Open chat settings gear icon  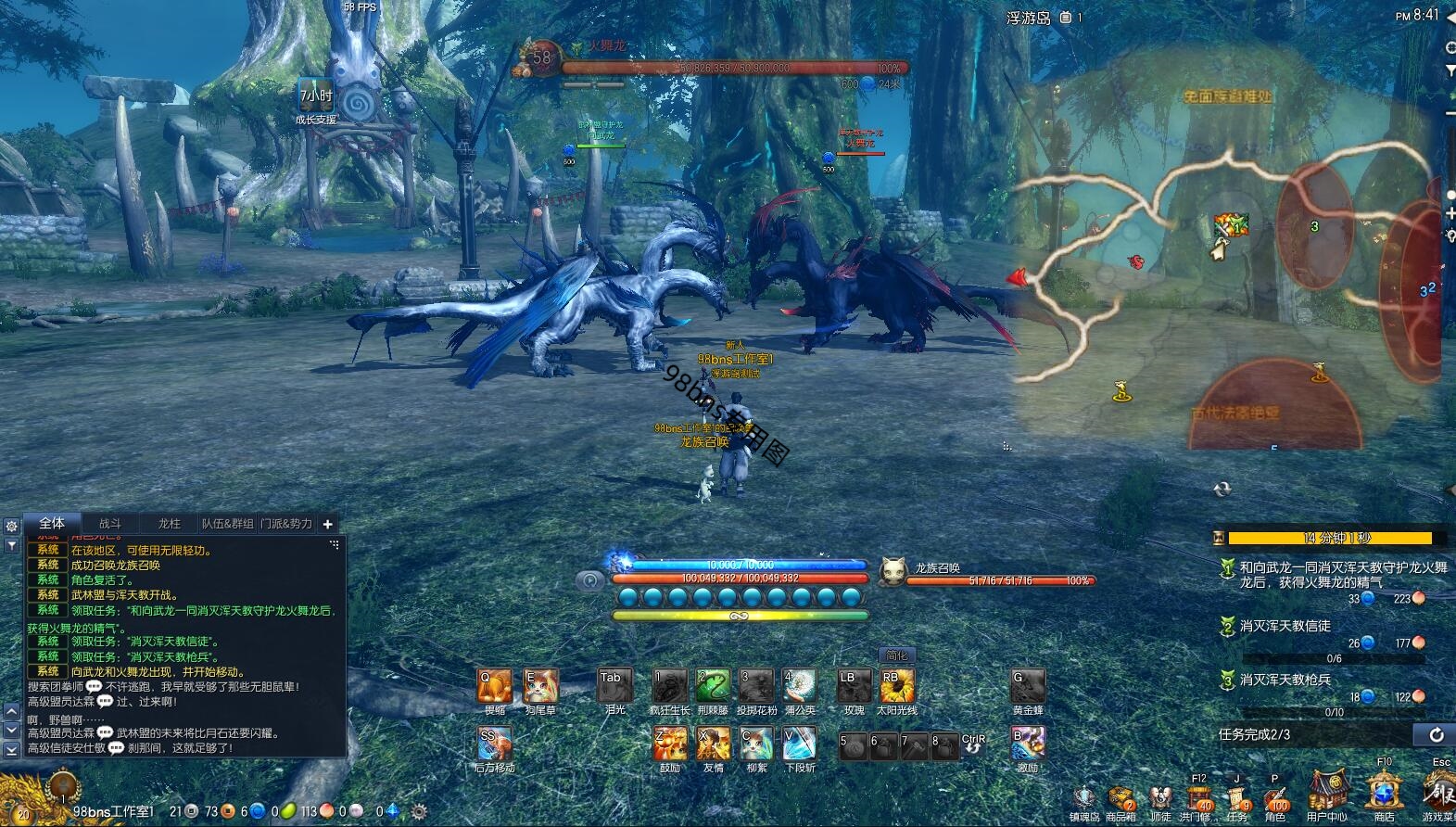click(11, 526)
